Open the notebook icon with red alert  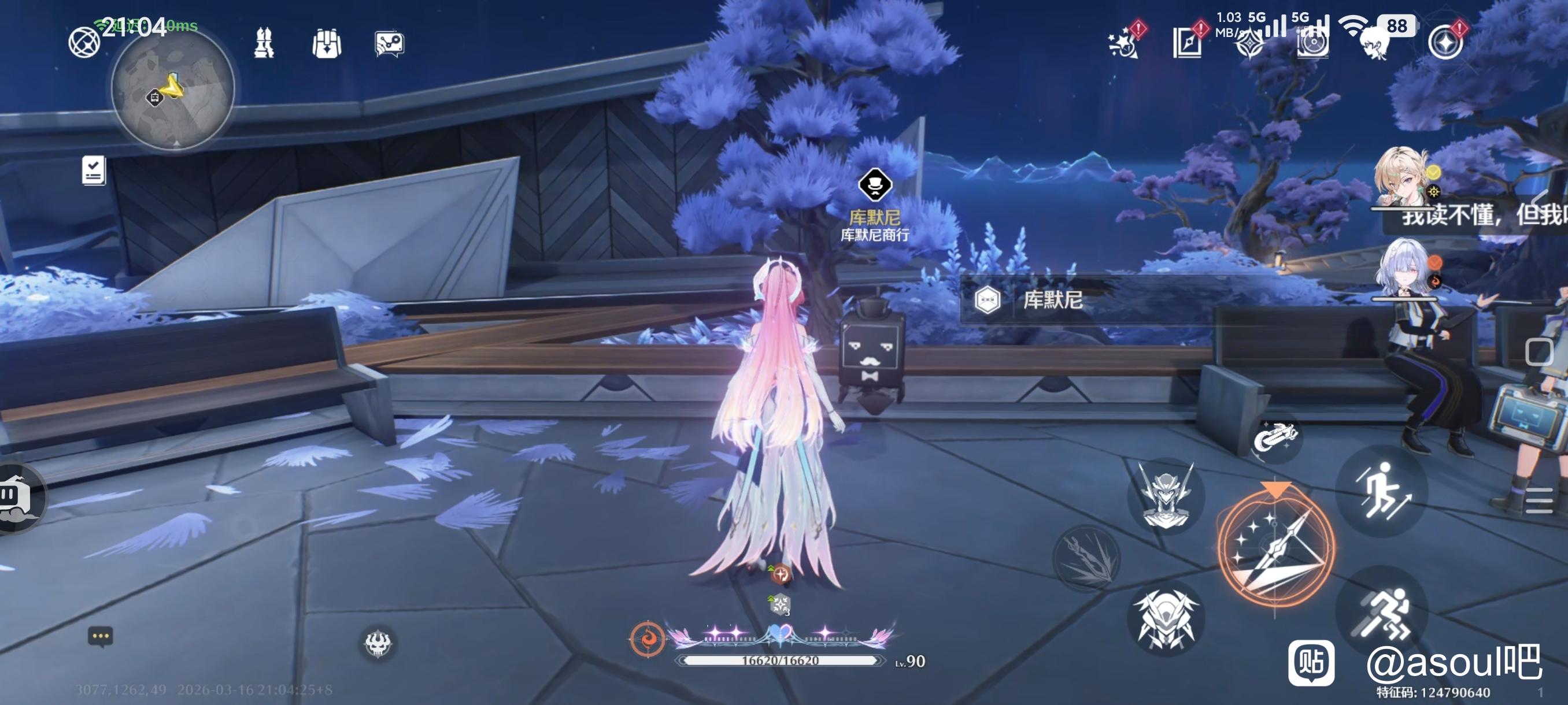(1188, 42)
